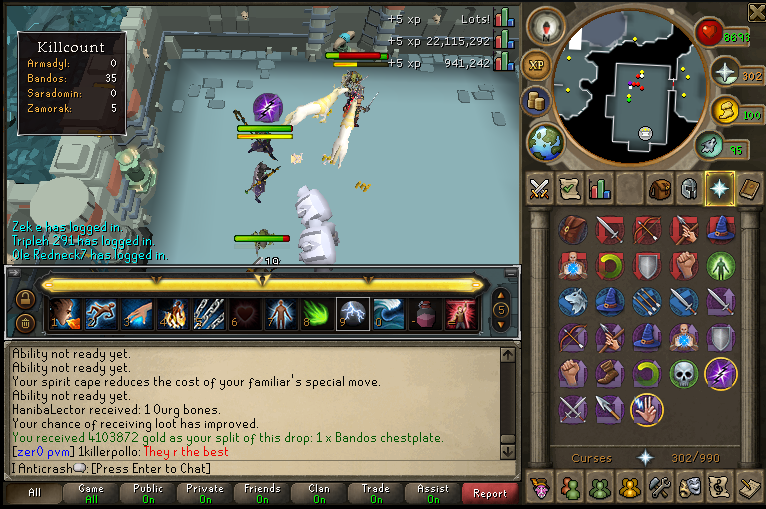Image resolution: width=766 pixels, height=509 pixels.
Task: Click the action bar padlock button
Action: pos(25,300)
